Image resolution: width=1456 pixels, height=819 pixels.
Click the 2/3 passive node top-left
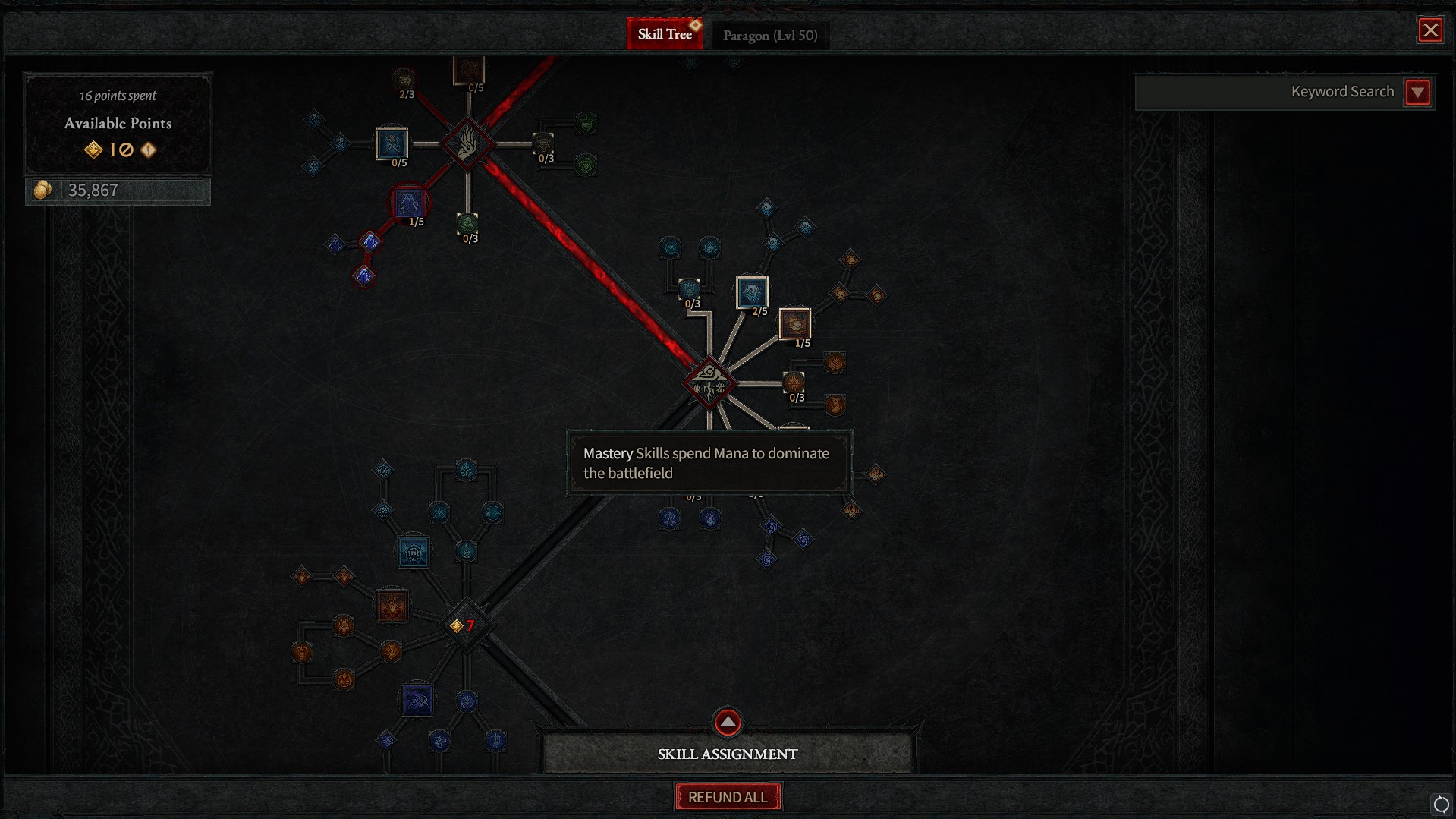point(404,79)
